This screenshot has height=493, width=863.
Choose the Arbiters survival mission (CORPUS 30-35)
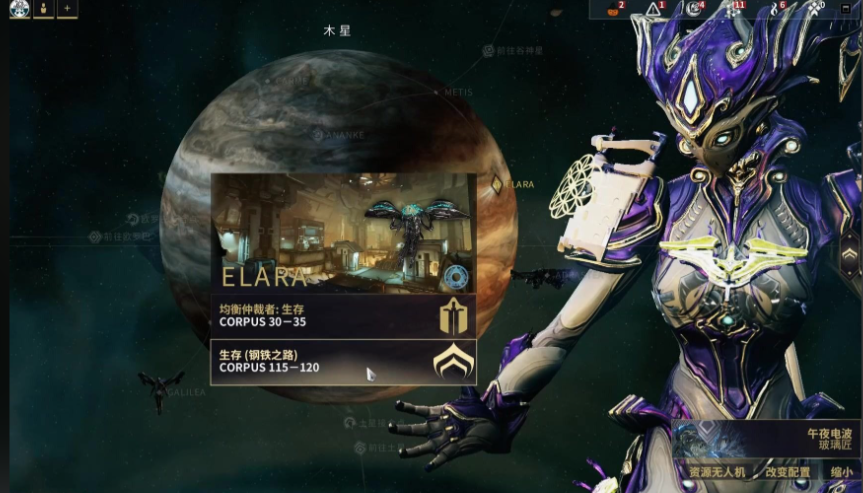pos(342,316)
